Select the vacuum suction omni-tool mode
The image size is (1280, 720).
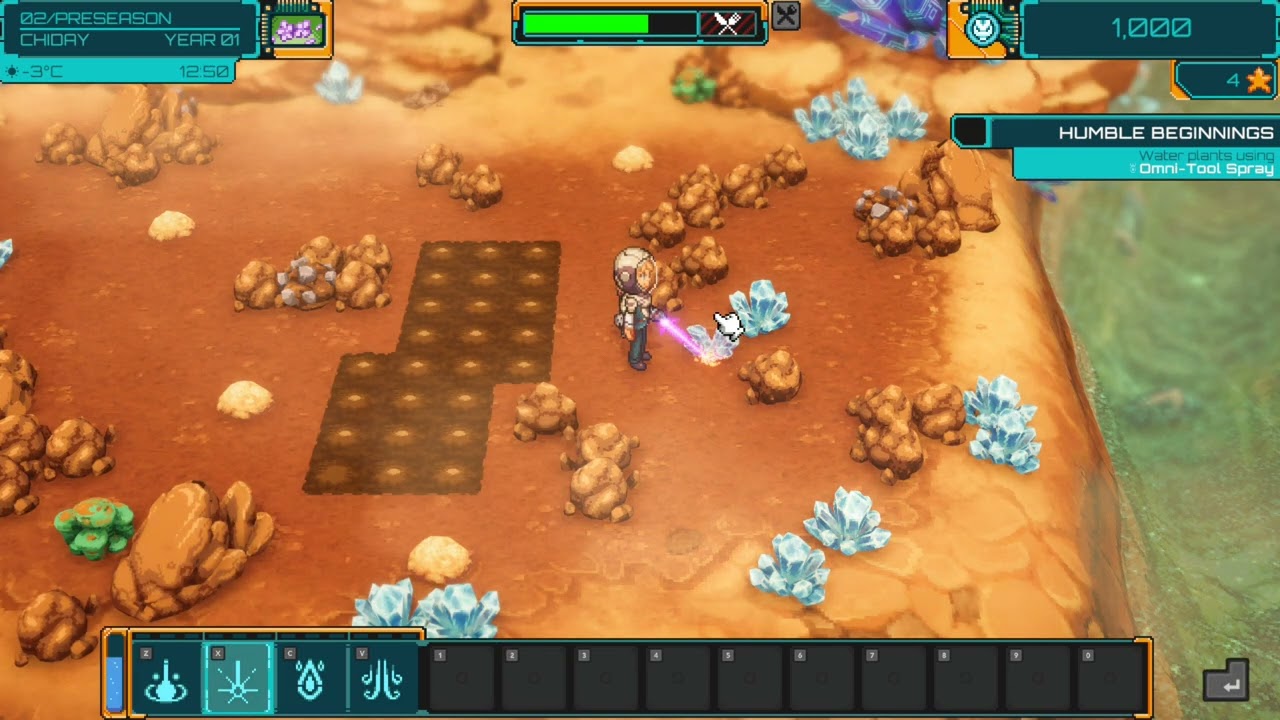point(166,679)
